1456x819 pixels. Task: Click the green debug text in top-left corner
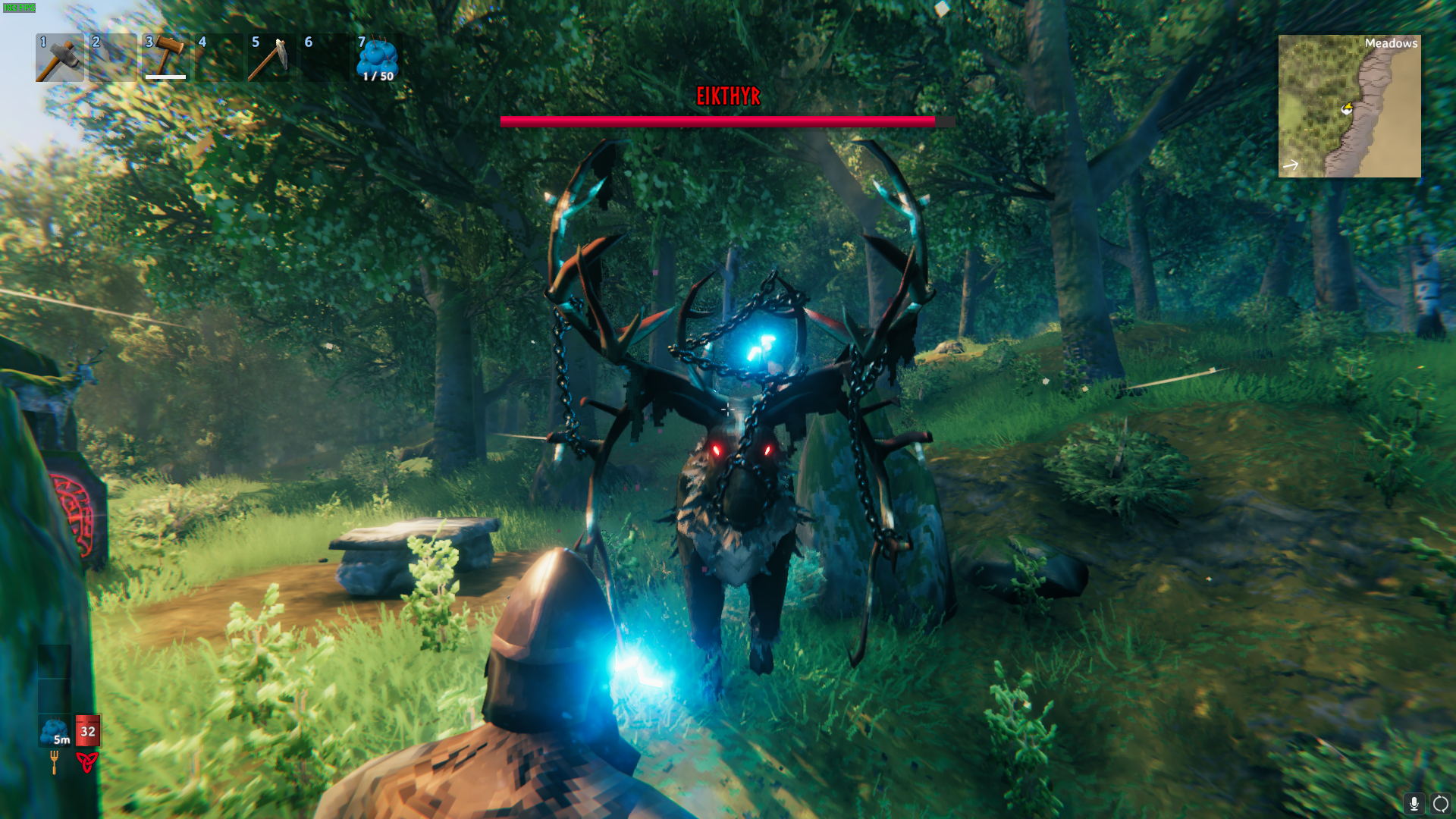[x=20, y=7]
